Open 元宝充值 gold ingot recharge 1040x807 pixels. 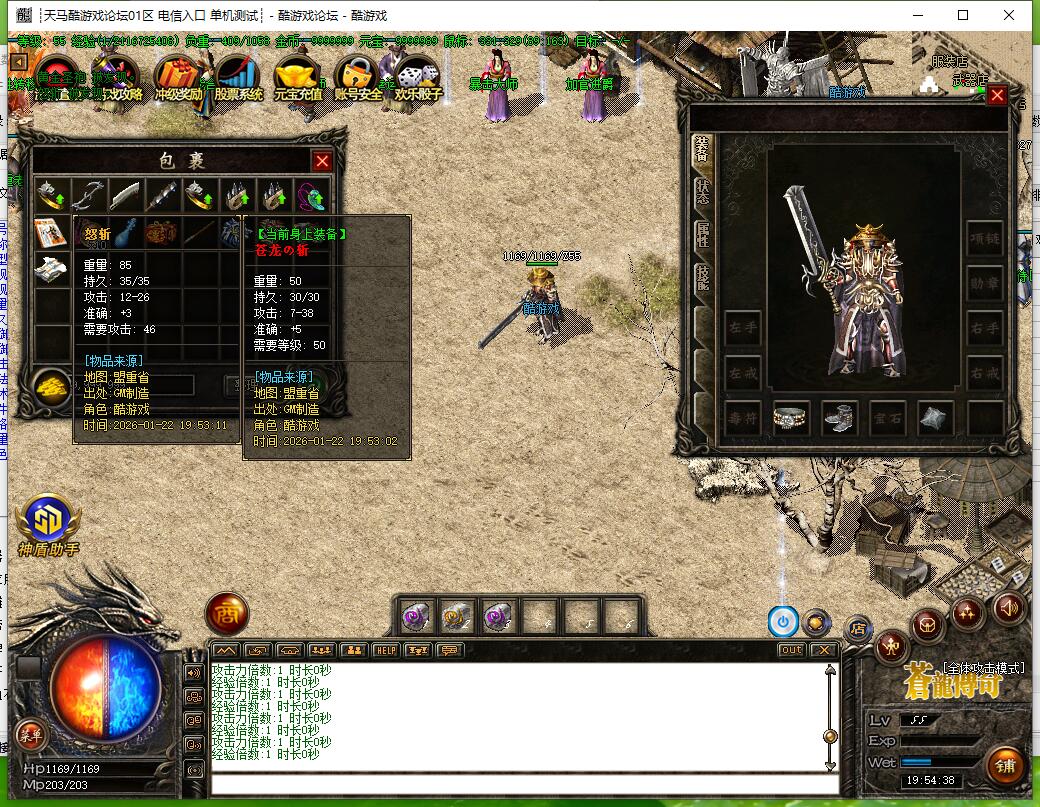tap(297, 78)
